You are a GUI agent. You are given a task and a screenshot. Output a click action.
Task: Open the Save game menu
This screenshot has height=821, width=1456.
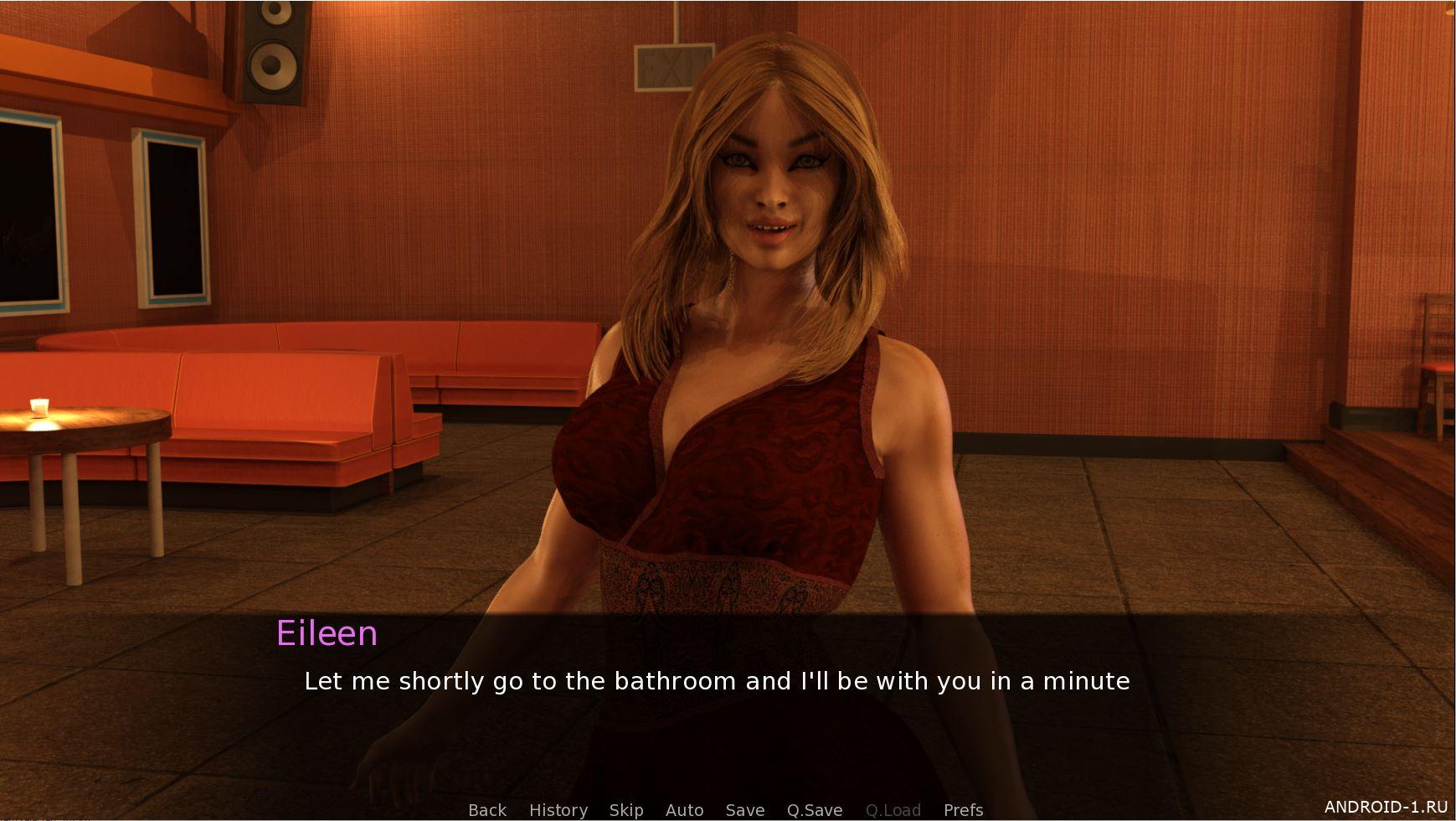point(744,810)
